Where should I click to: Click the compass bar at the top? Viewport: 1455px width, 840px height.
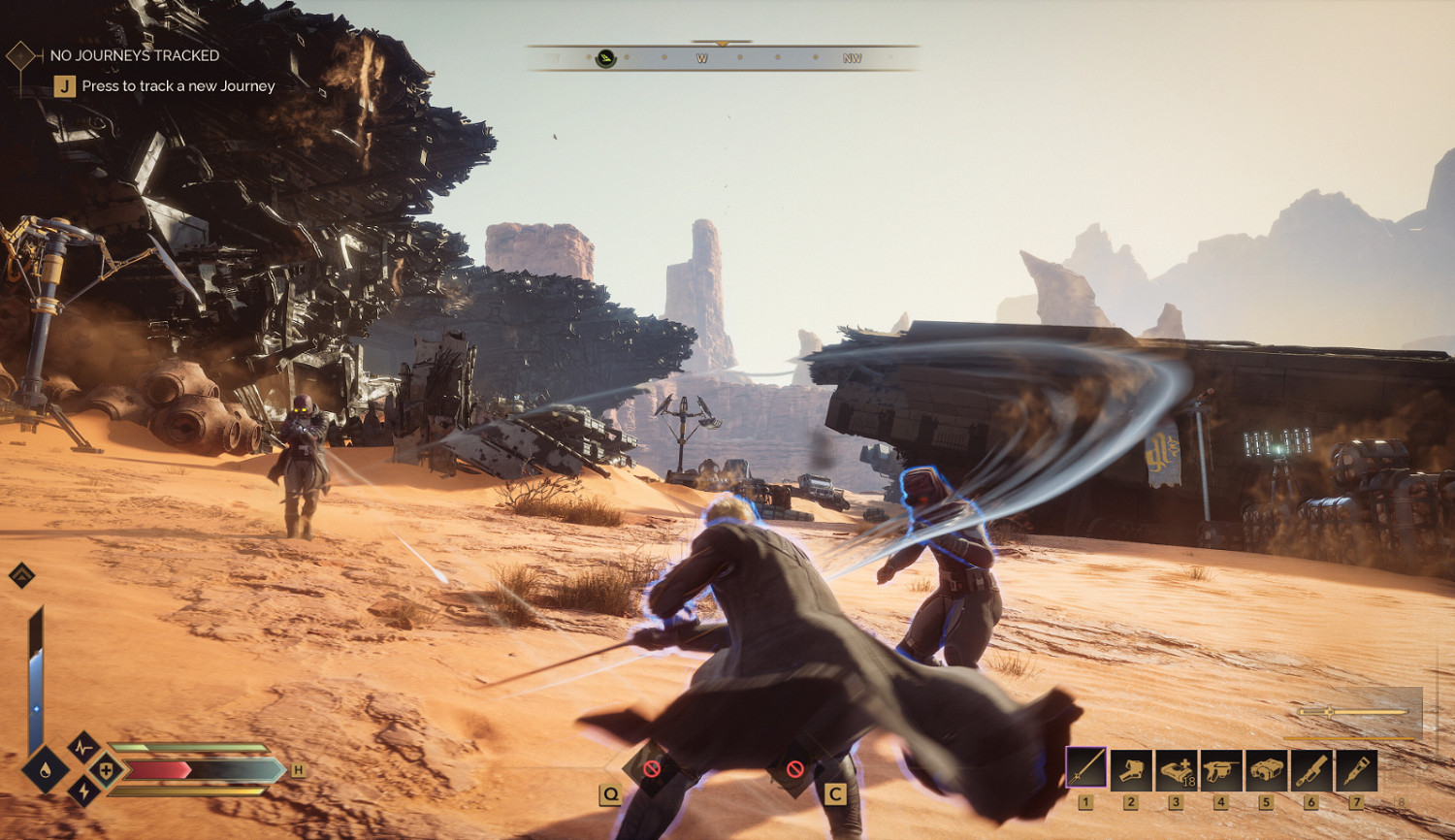click(722, 58)
